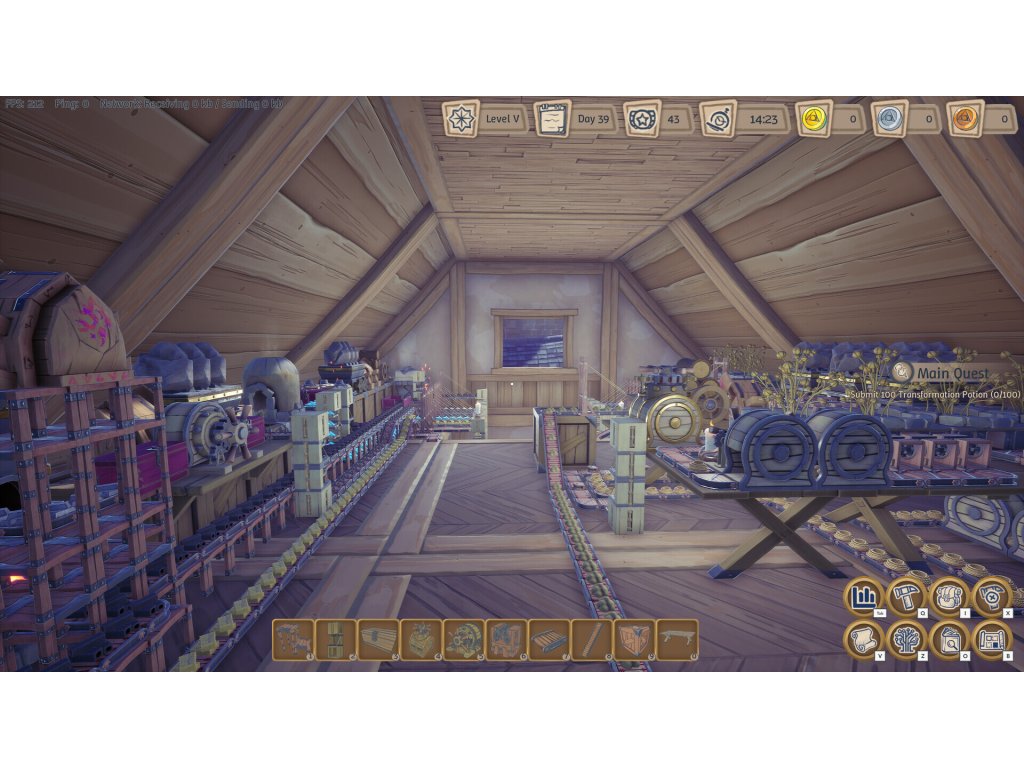Click the gold coin currency icon

click(x=814, y=119)
